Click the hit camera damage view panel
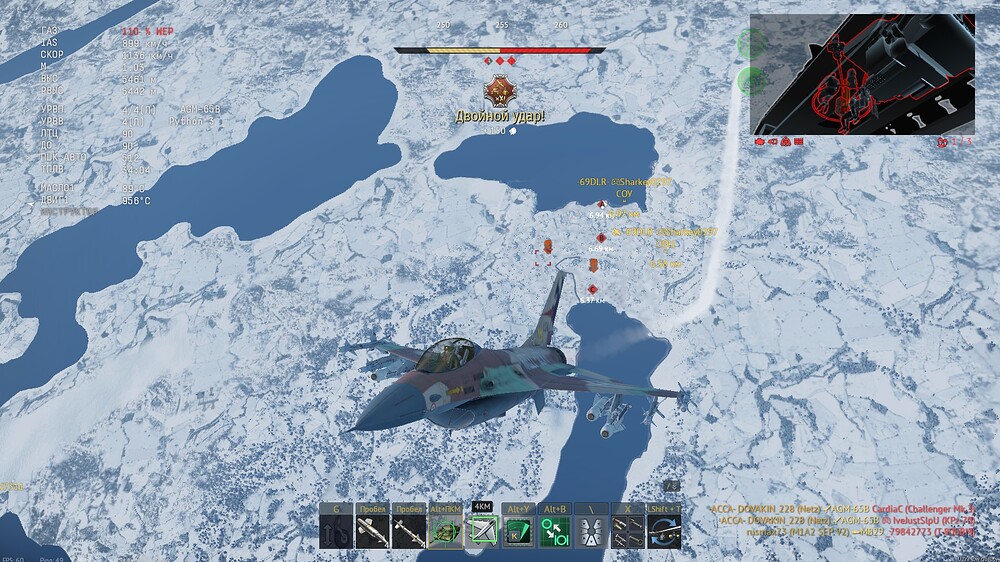The width and height of the screenshot is (1000, 562). coord(862,75)
